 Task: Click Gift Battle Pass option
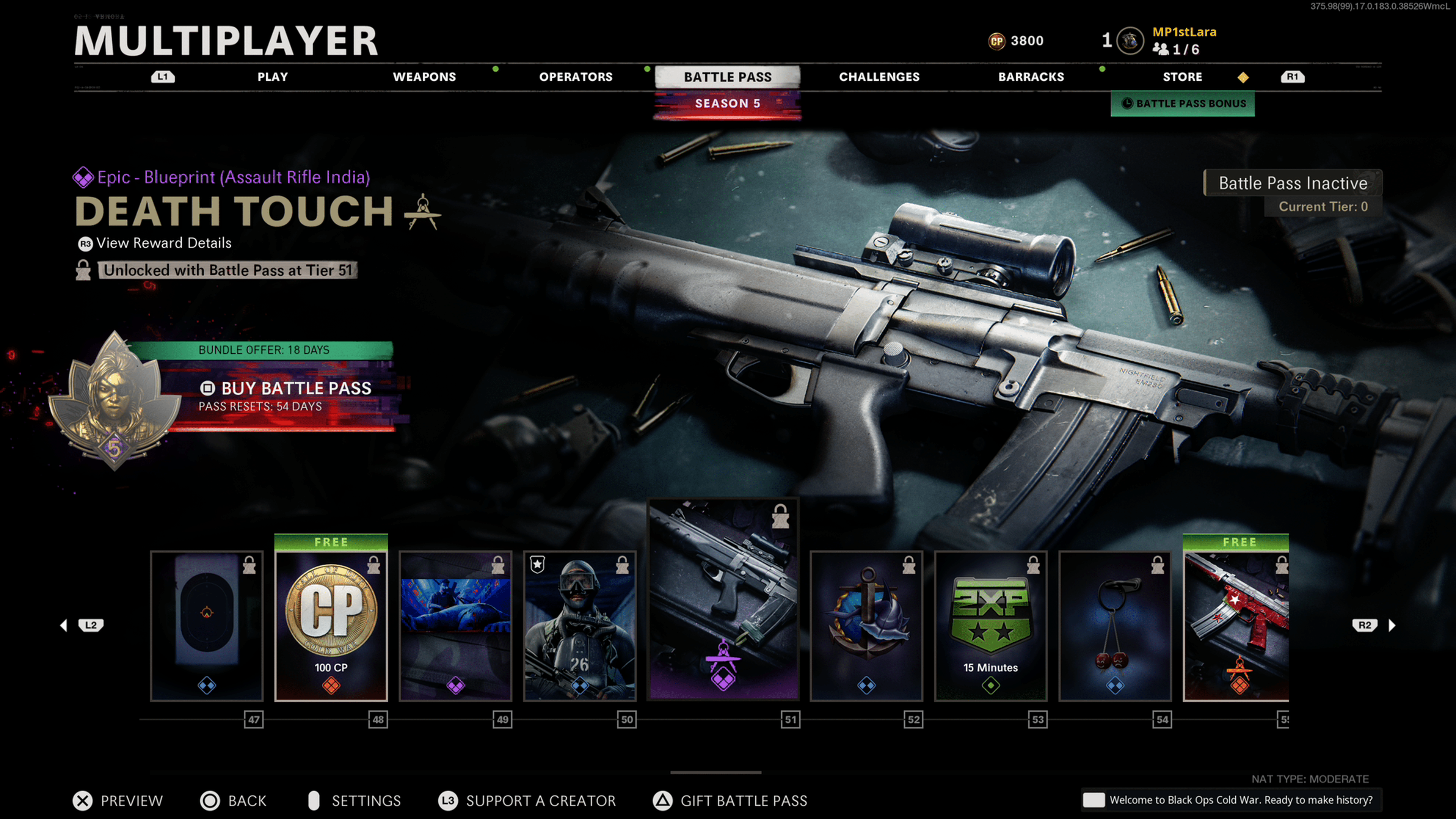coord(743,800)
